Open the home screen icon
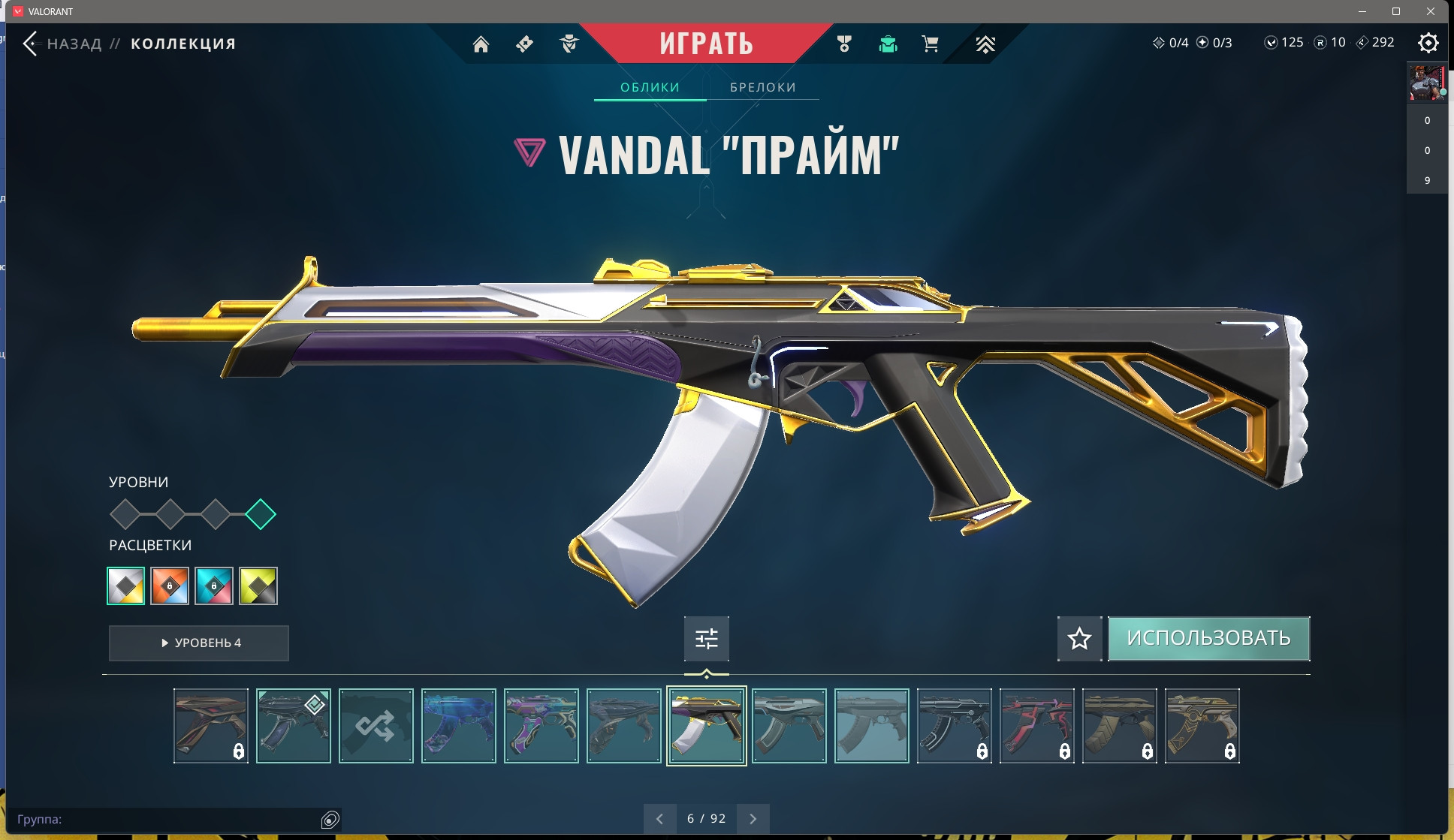Image resolution: width=1454 pixels, height=840 pixels. click(x=481, y=44)
